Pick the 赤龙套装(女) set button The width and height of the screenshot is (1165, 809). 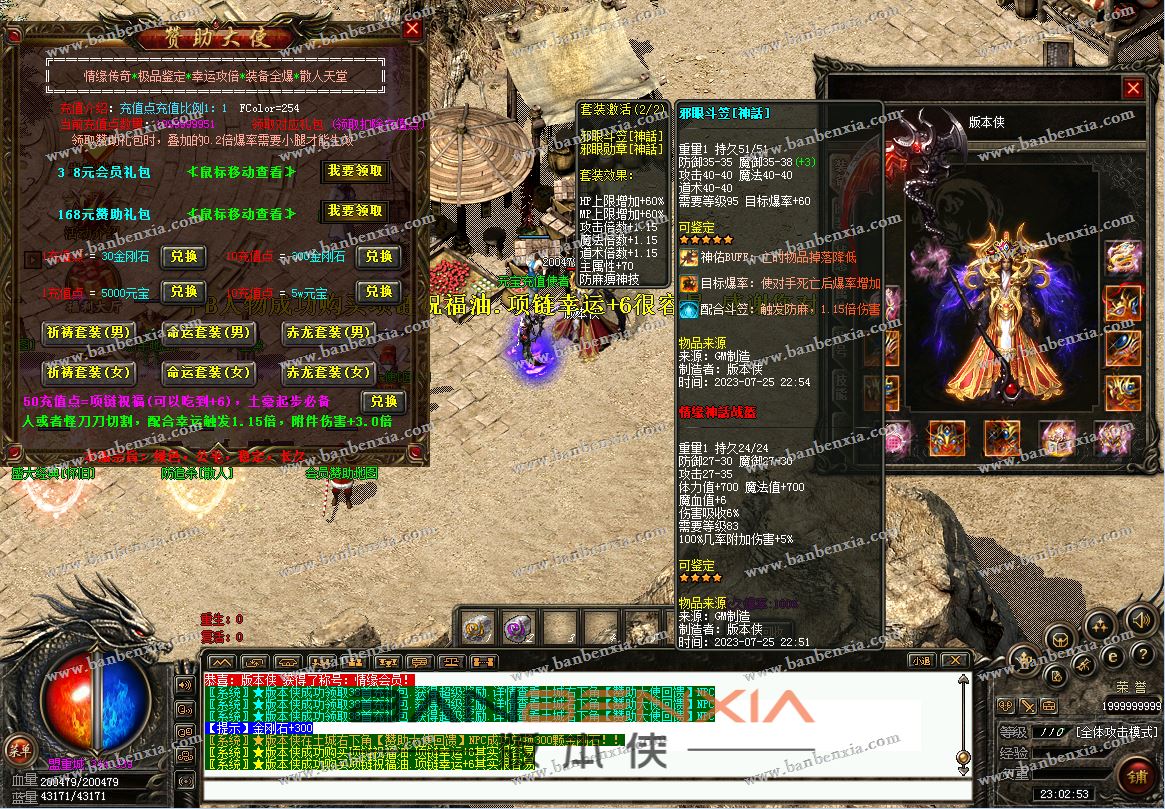[x=329, y=372]
